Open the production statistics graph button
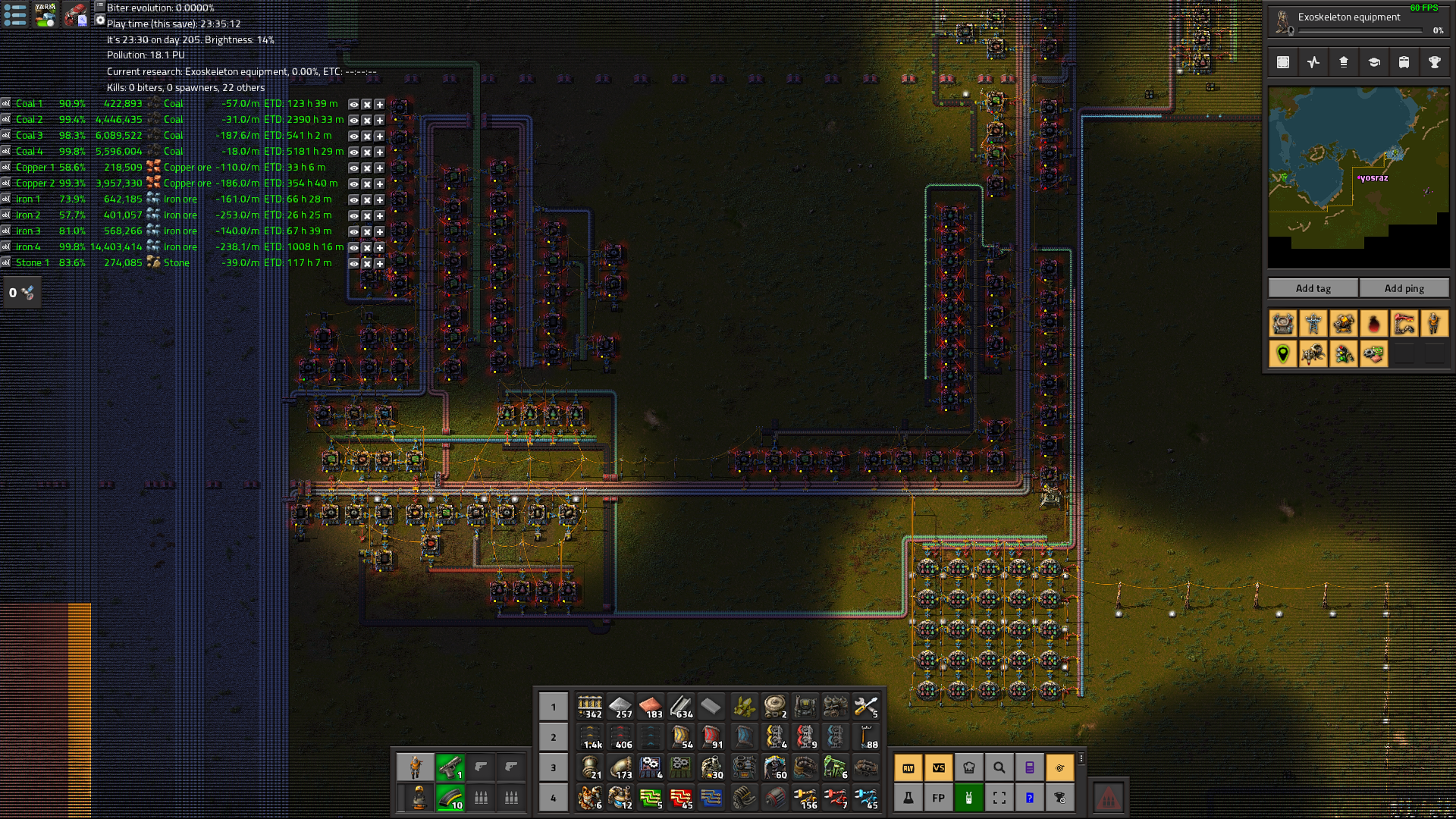Screen dimensions: 1456x819 click(1313, 63)
